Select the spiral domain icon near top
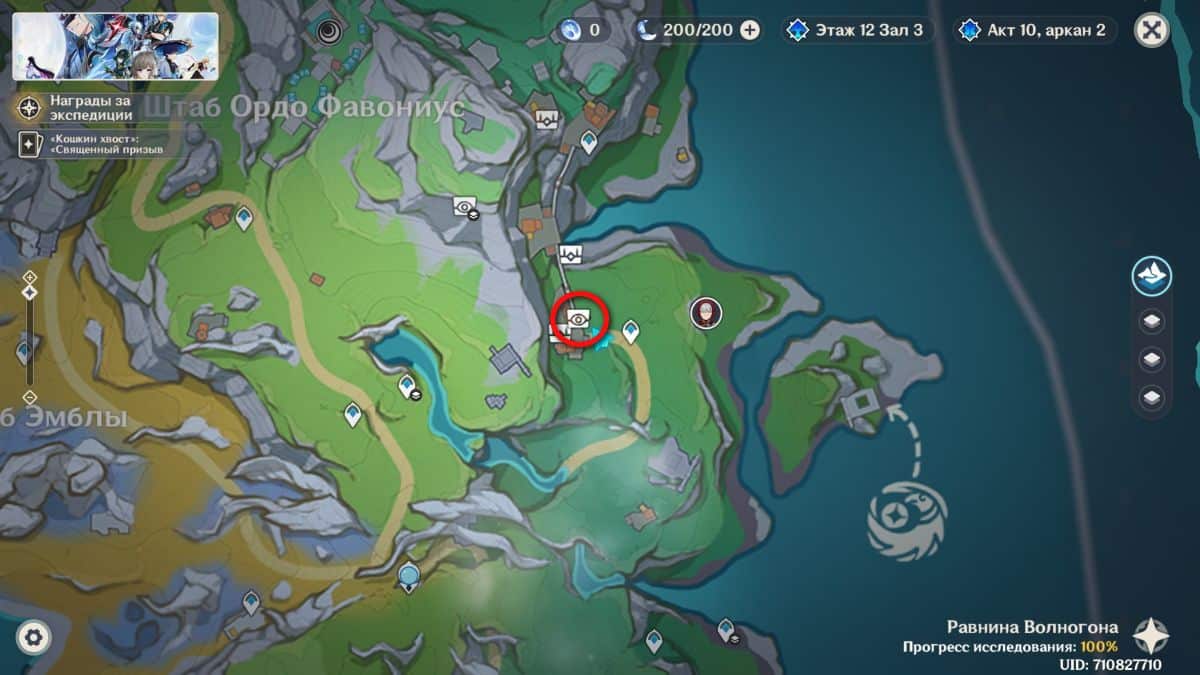Image resolution: width=1200 pixels, height=675 pixels. (328, 32)
